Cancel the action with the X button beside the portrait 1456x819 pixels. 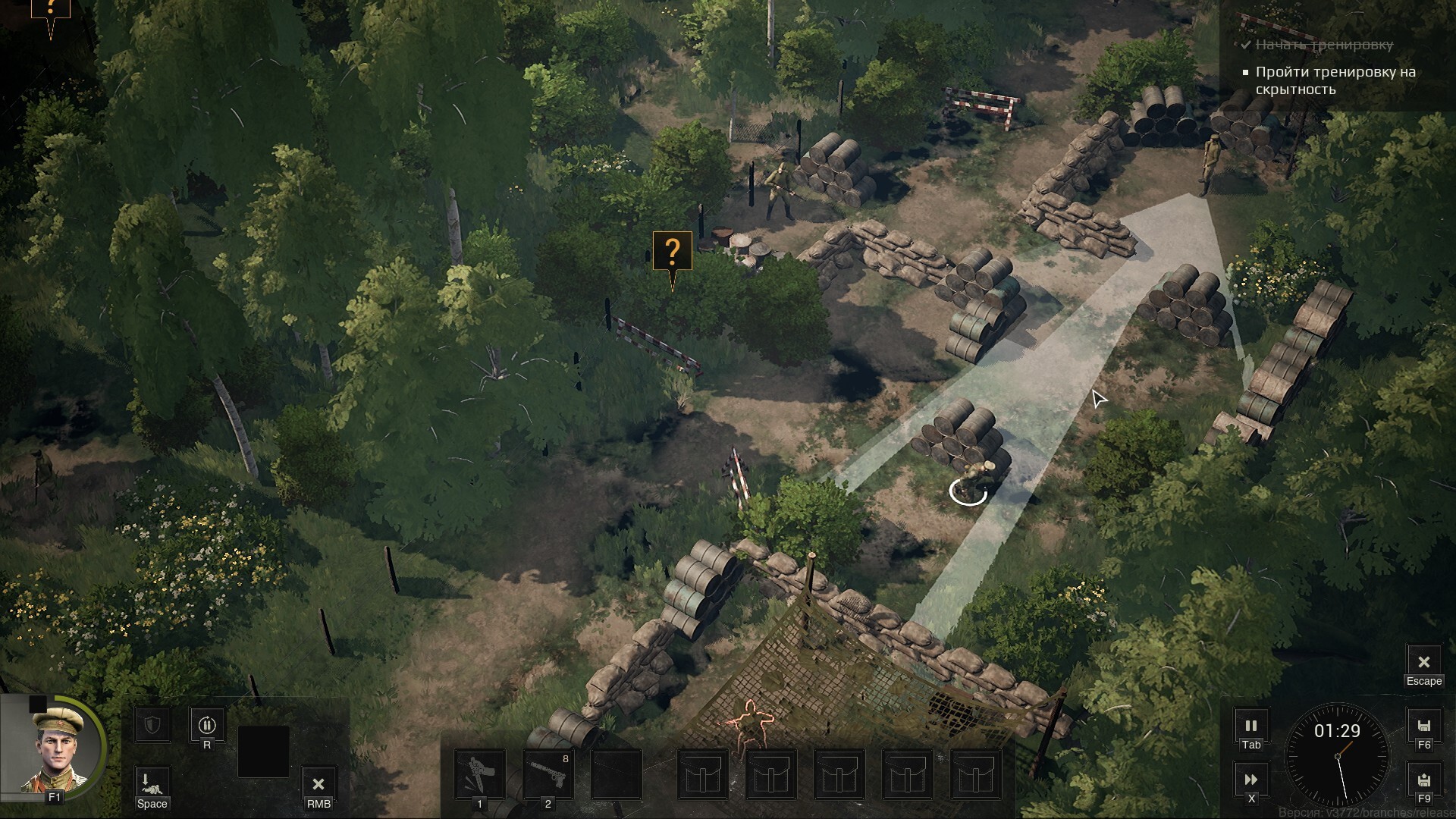(x=318, y=784)
